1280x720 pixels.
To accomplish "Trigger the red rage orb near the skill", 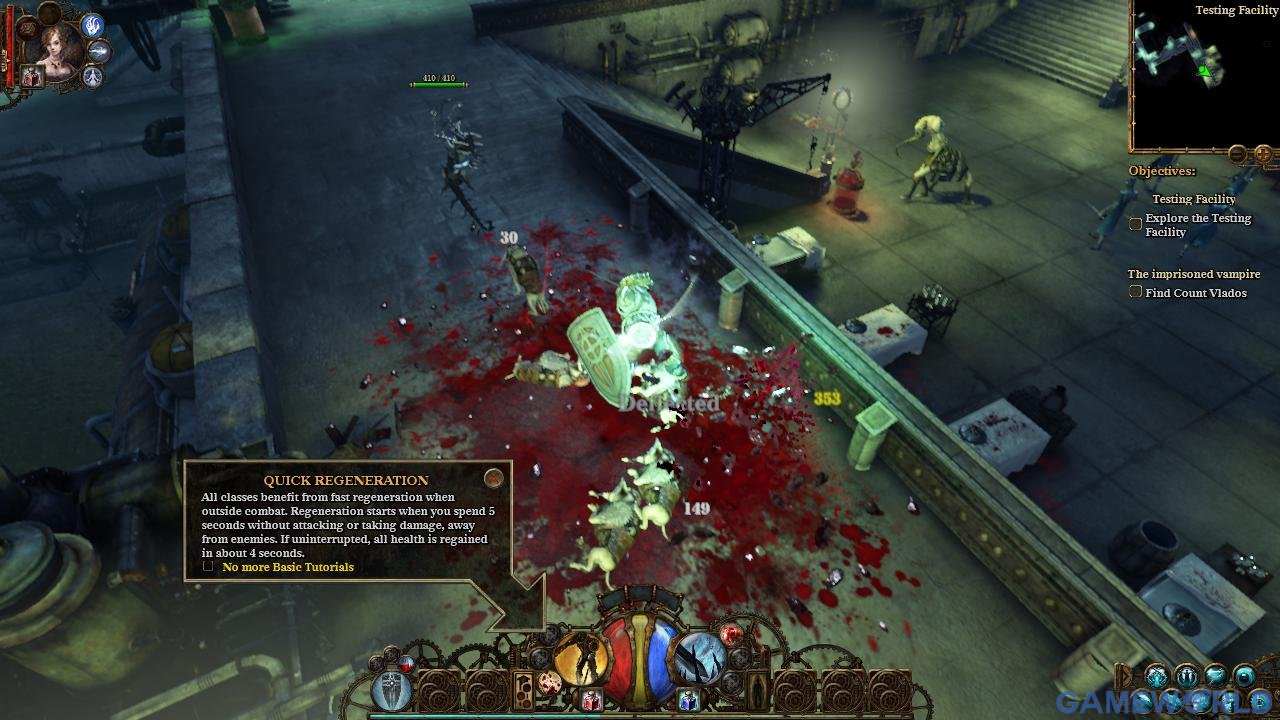I will (x=732, y=634).
